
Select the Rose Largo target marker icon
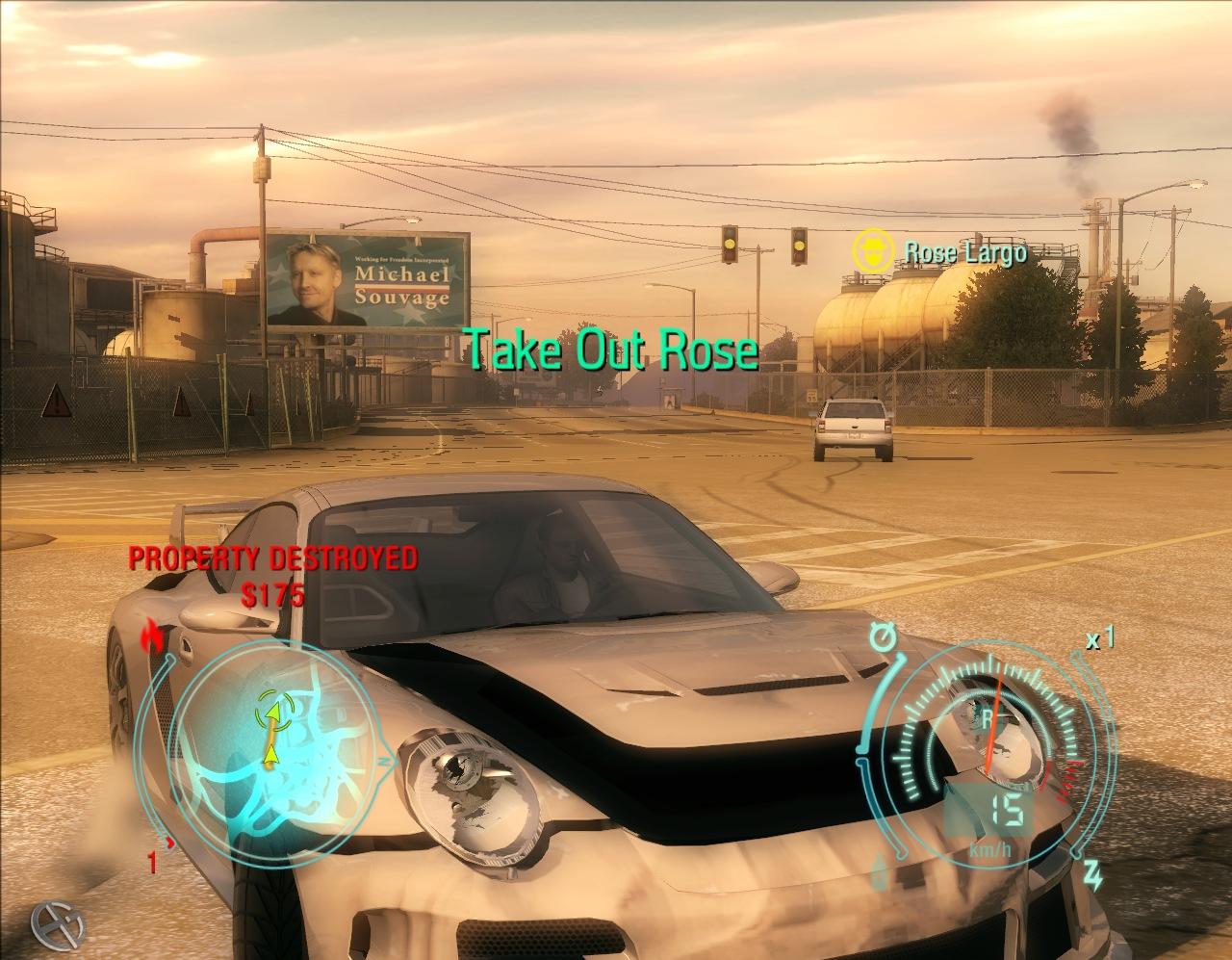[870, 250]
